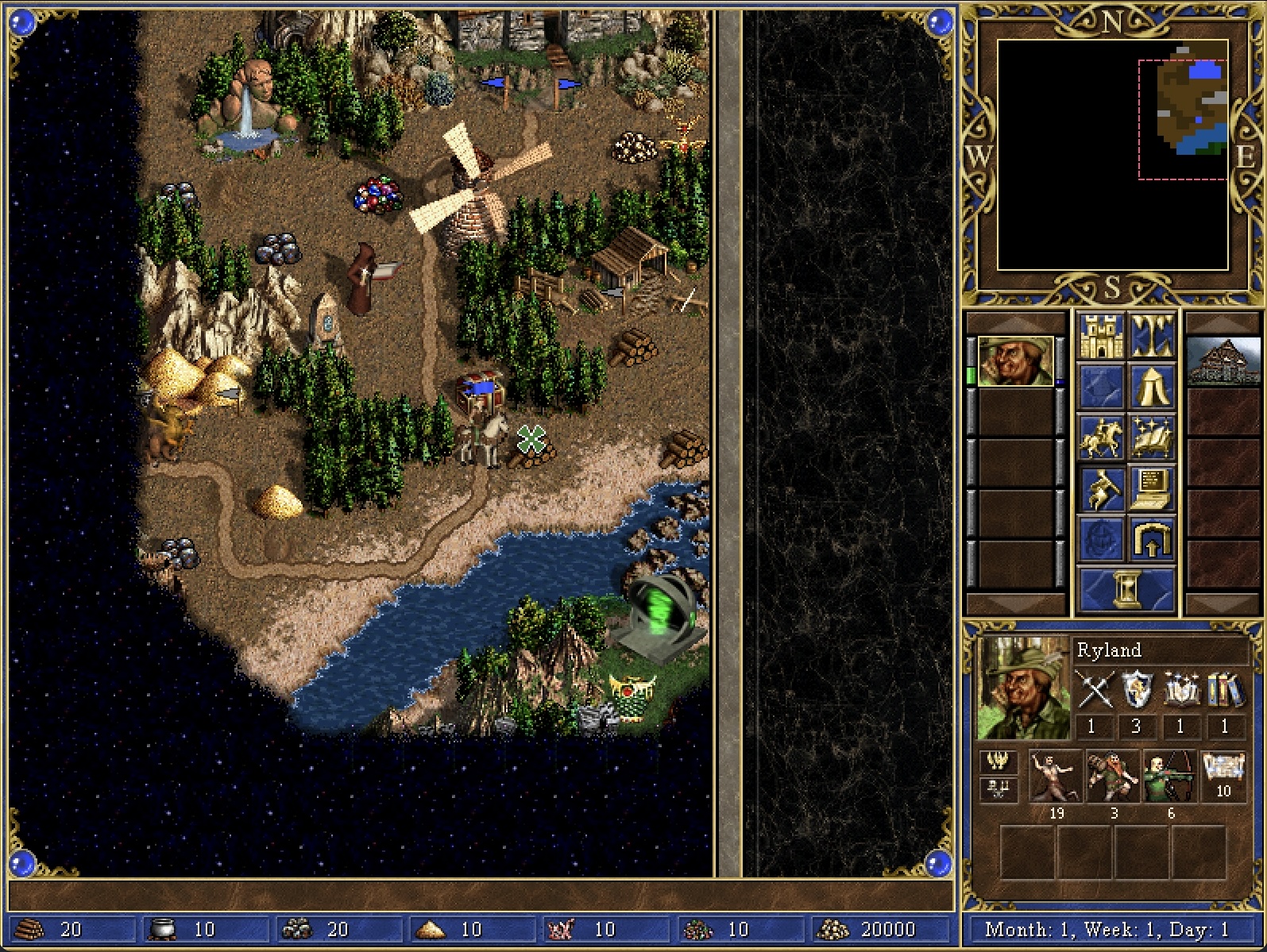Put hero to sleep with tent button

tap(1151, 387)
